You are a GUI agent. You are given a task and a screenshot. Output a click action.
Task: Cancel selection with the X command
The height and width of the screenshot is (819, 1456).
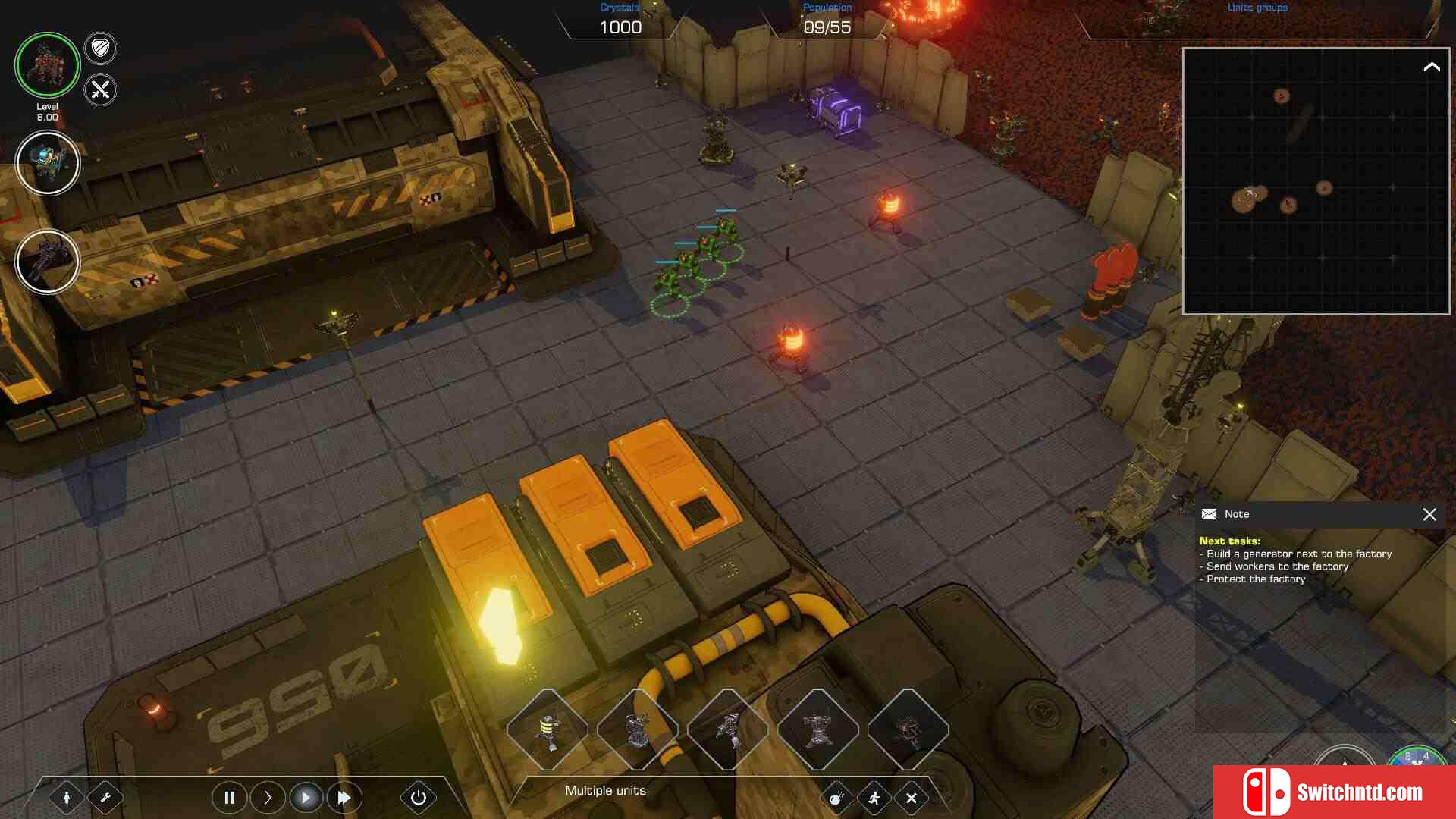912,798
